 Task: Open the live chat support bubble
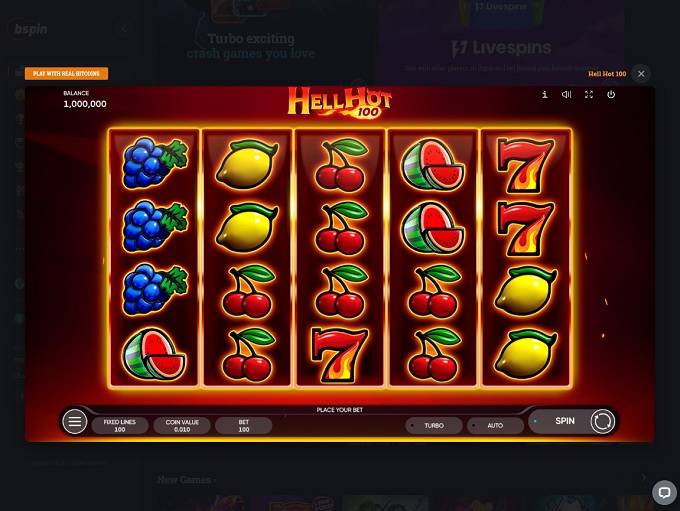coord(664,492)
